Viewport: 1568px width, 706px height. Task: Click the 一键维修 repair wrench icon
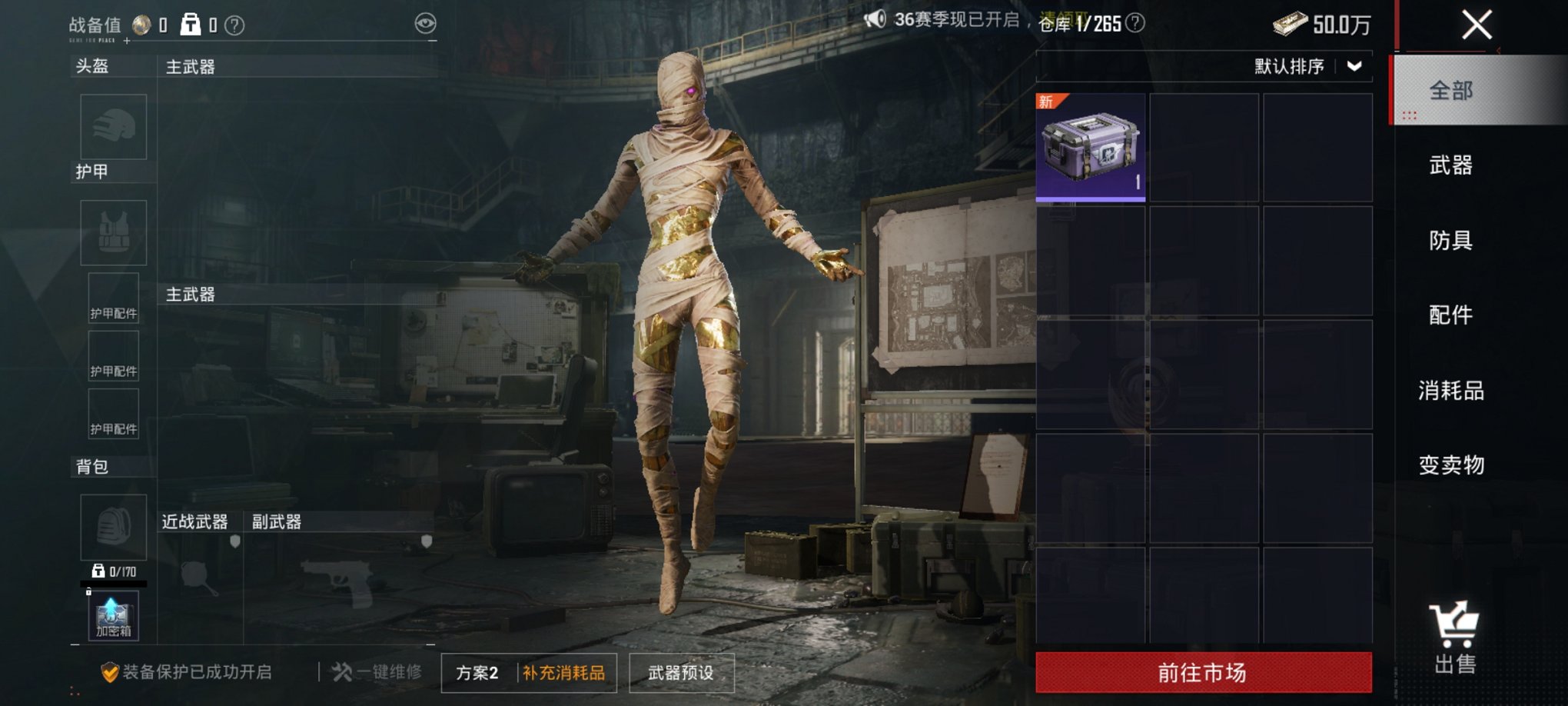pos(340,671)
